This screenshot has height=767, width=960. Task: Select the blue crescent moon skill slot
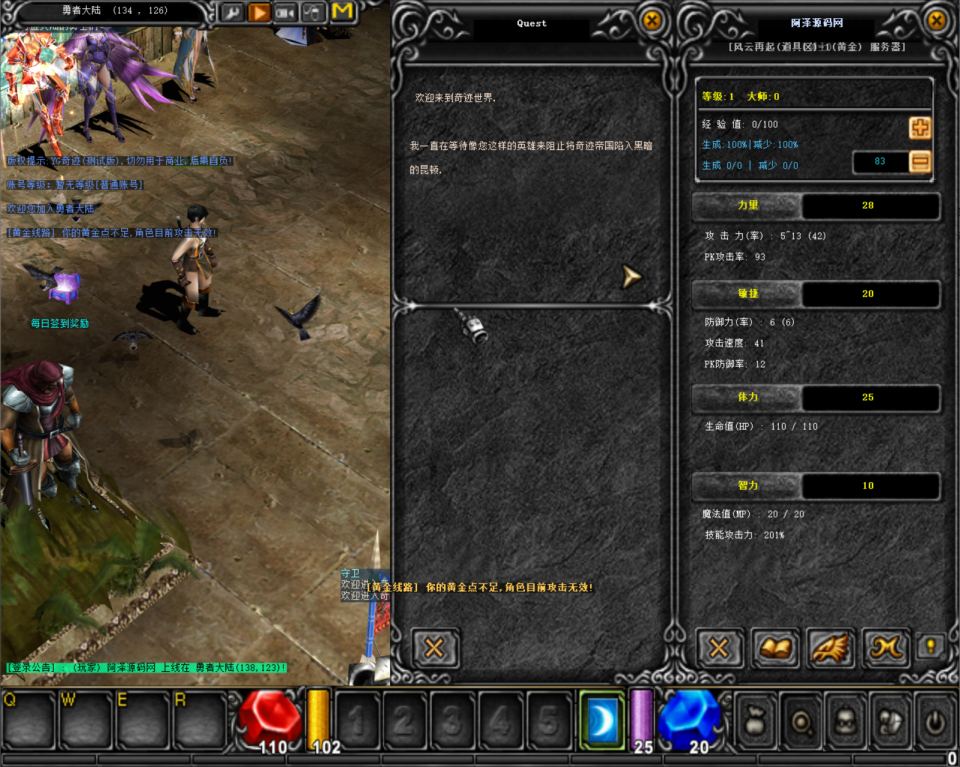[601, 718]
